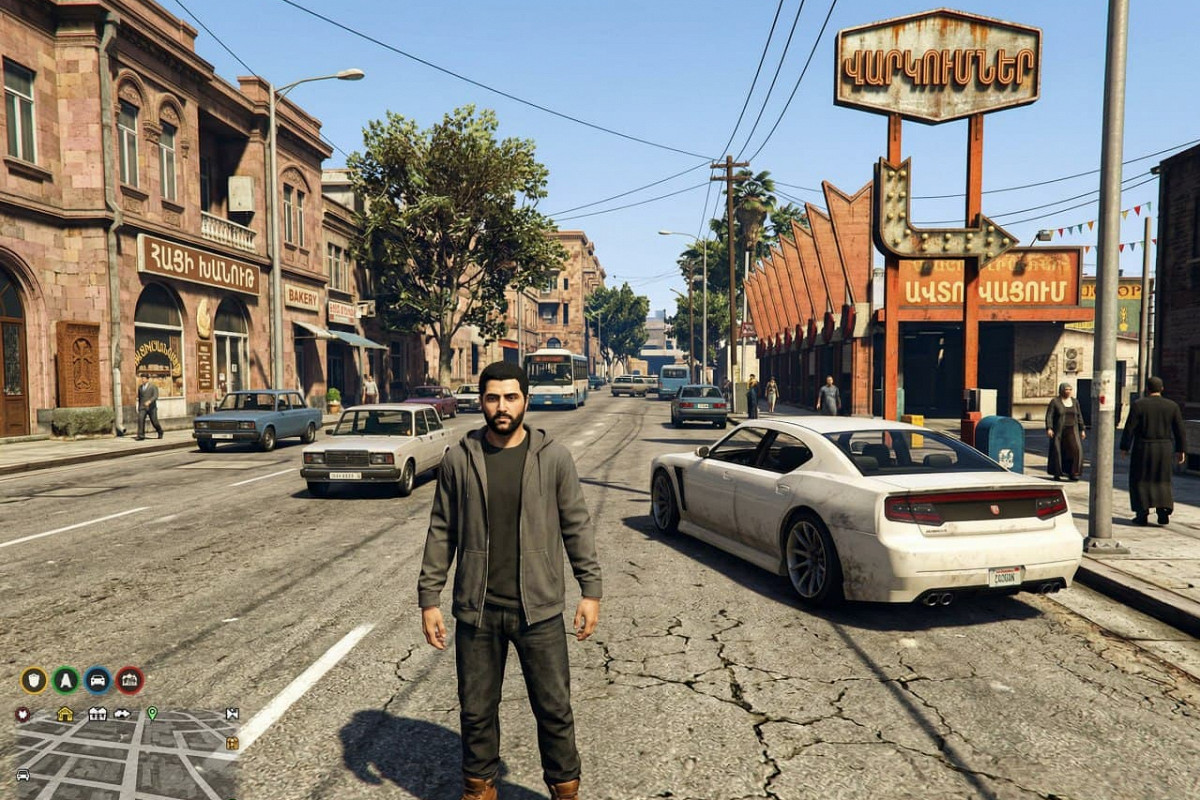Select the green-ringed road icon
The image size is (1200, 800).
(65, 680)
